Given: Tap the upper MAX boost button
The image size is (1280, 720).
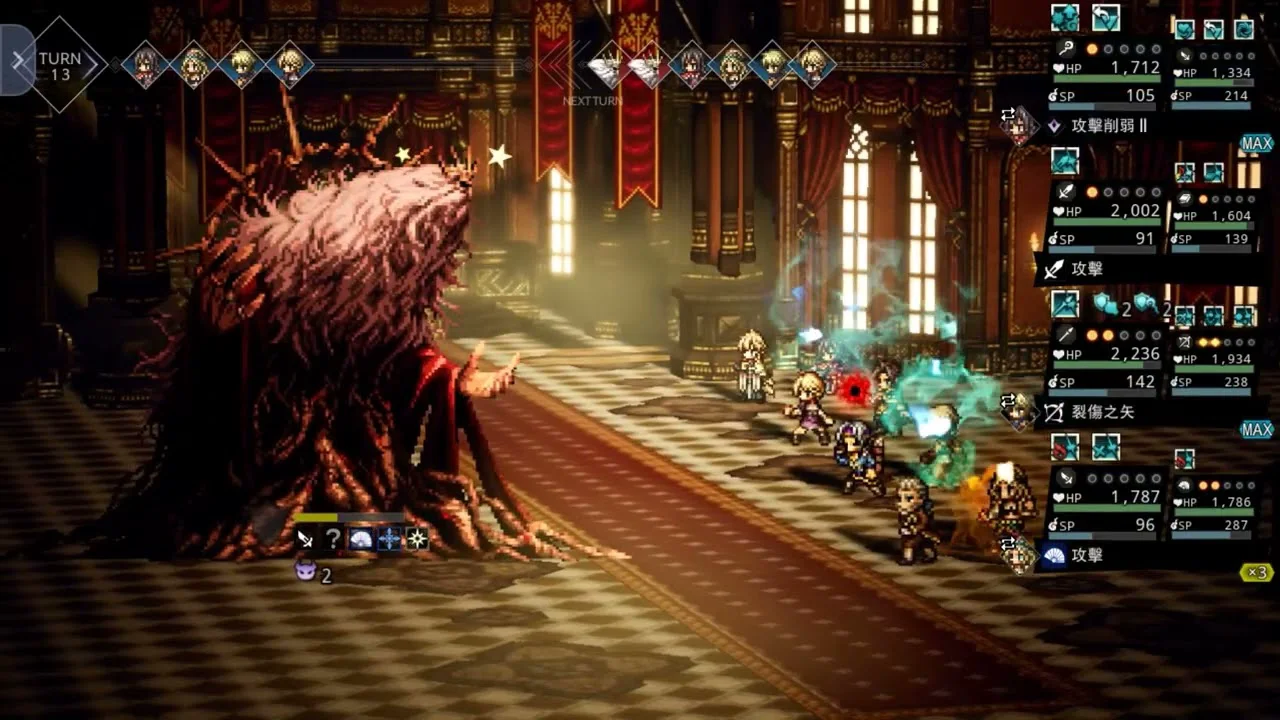Looking at the screenshot, I should (x=1256, y=144).
